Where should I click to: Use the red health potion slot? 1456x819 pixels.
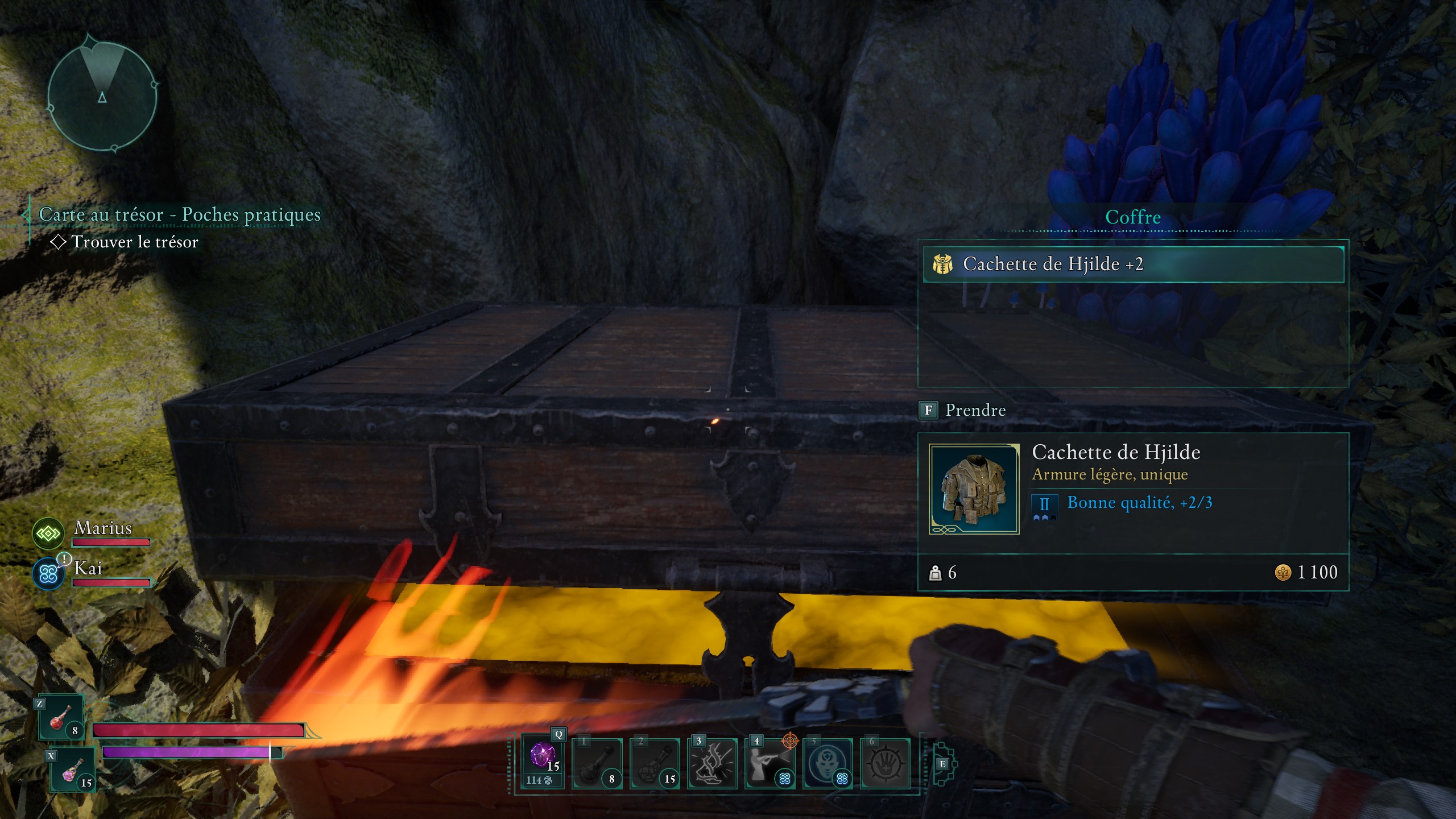pyautogui.click(x=61, y=717)
